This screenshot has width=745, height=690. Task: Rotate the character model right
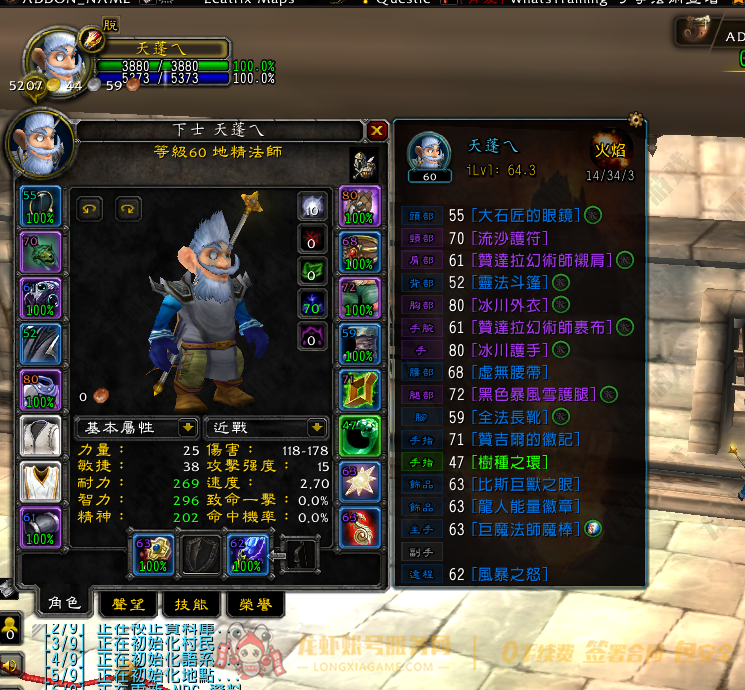coord(128,209)
